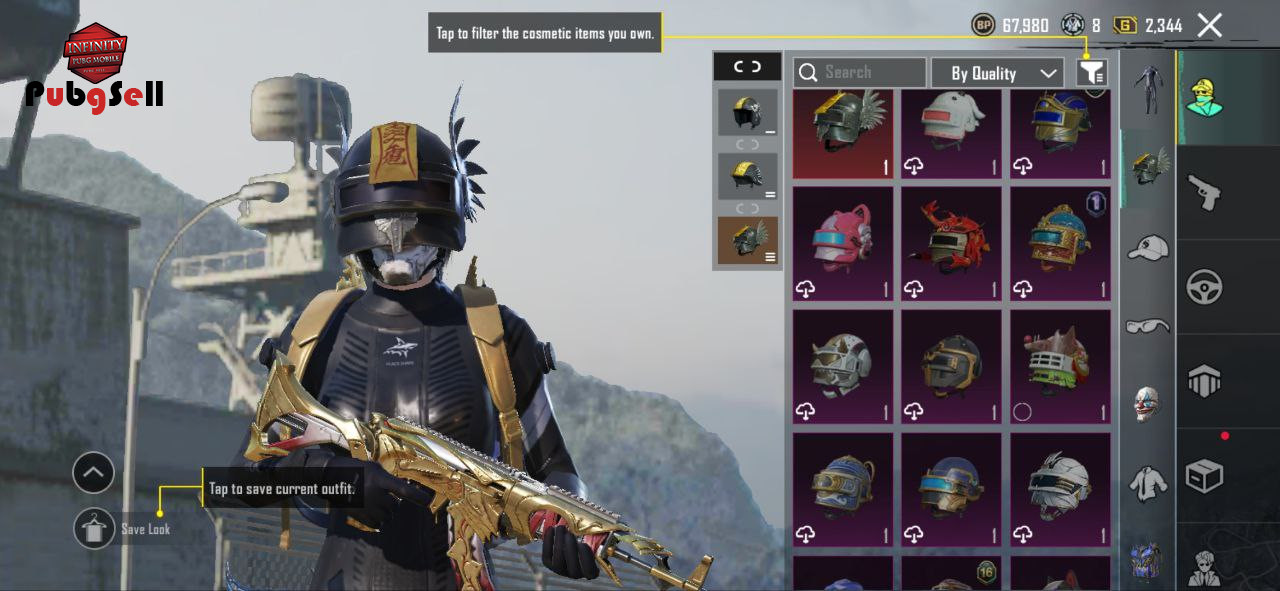Show the cap headwear category
Screen dimensions: 1280x591
pyautogui.click(x=1148, y=246)
